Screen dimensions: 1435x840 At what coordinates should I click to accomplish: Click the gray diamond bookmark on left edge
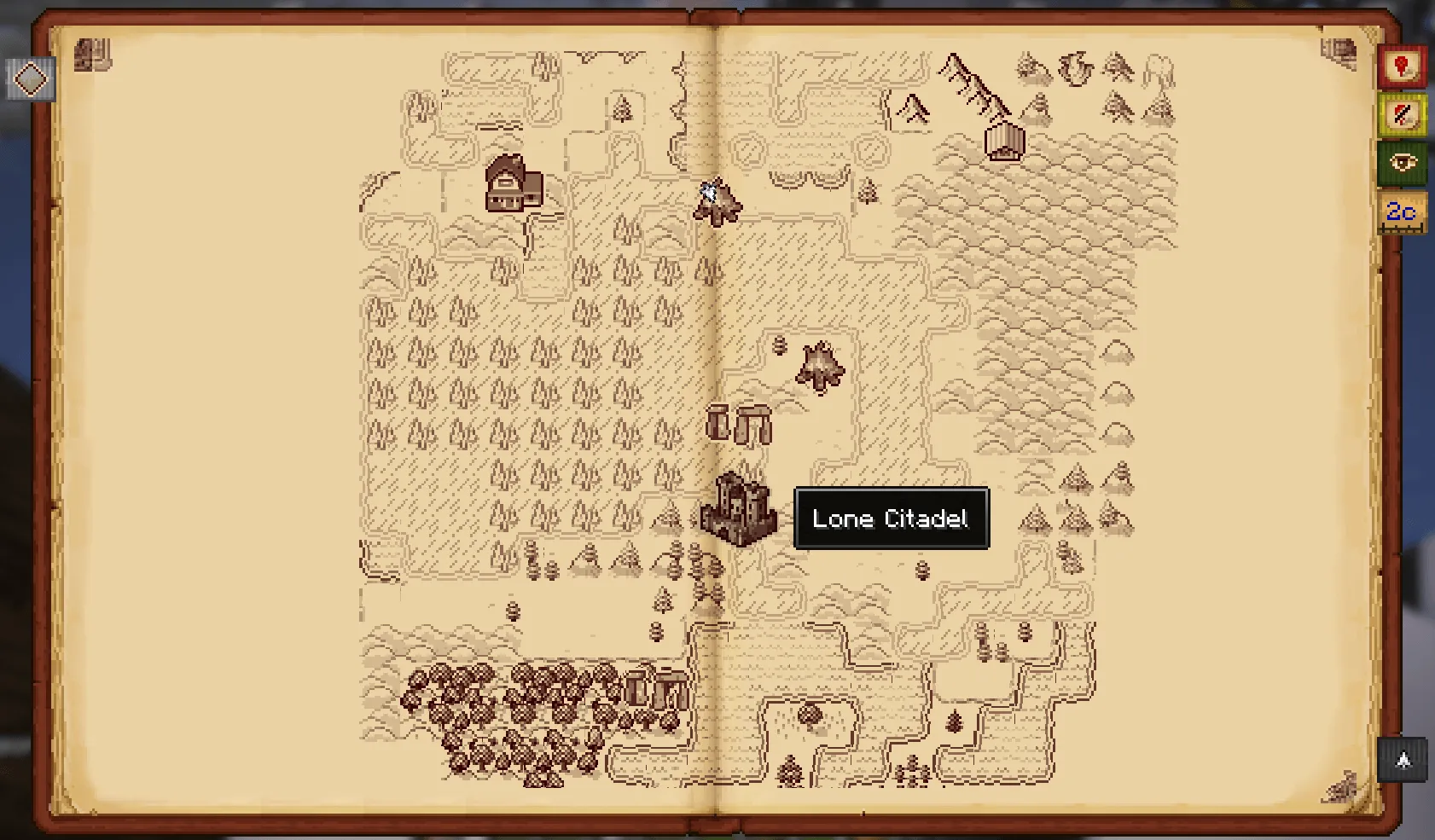tap(32, 79)
